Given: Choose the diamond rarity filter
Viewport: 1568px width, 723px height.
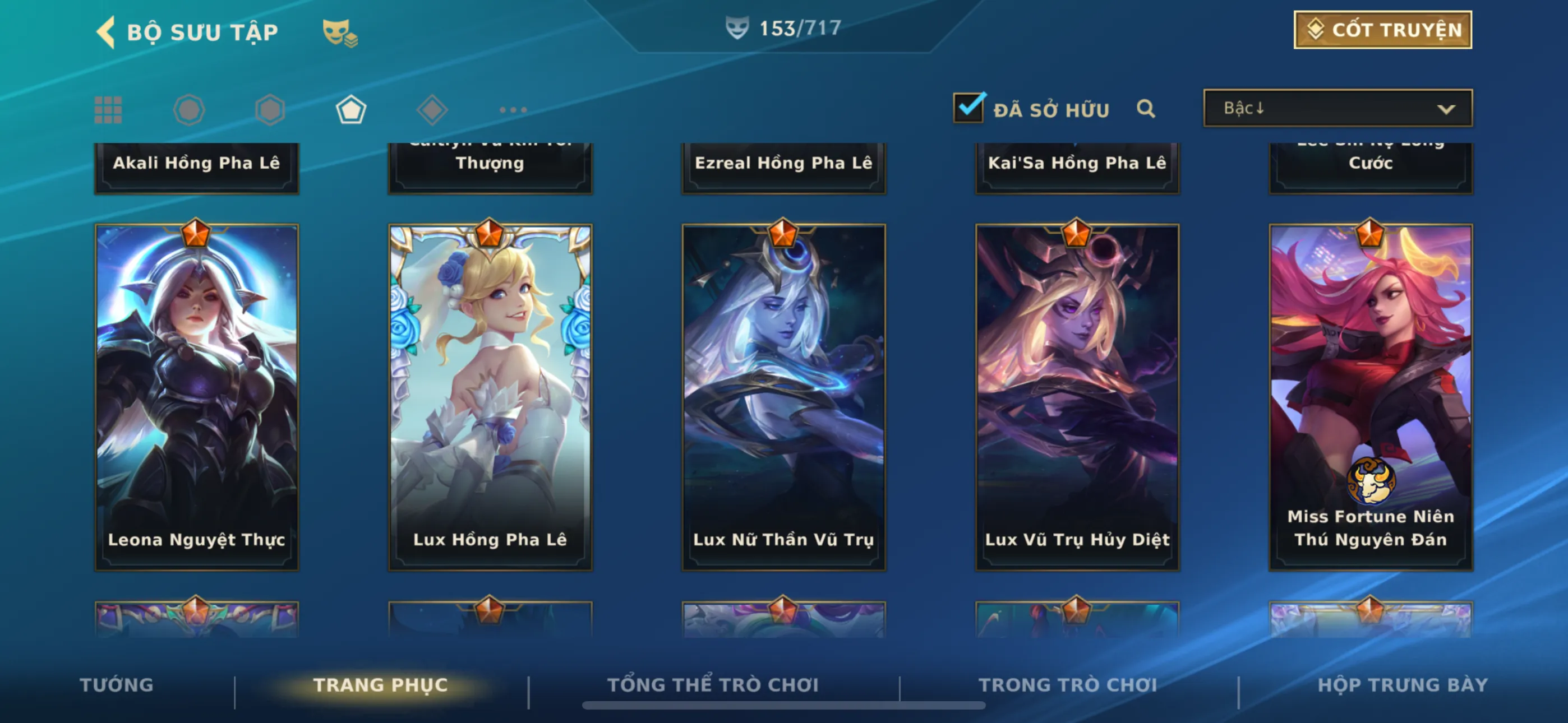Looking at the screenshot, I should (x=432, y=110).
